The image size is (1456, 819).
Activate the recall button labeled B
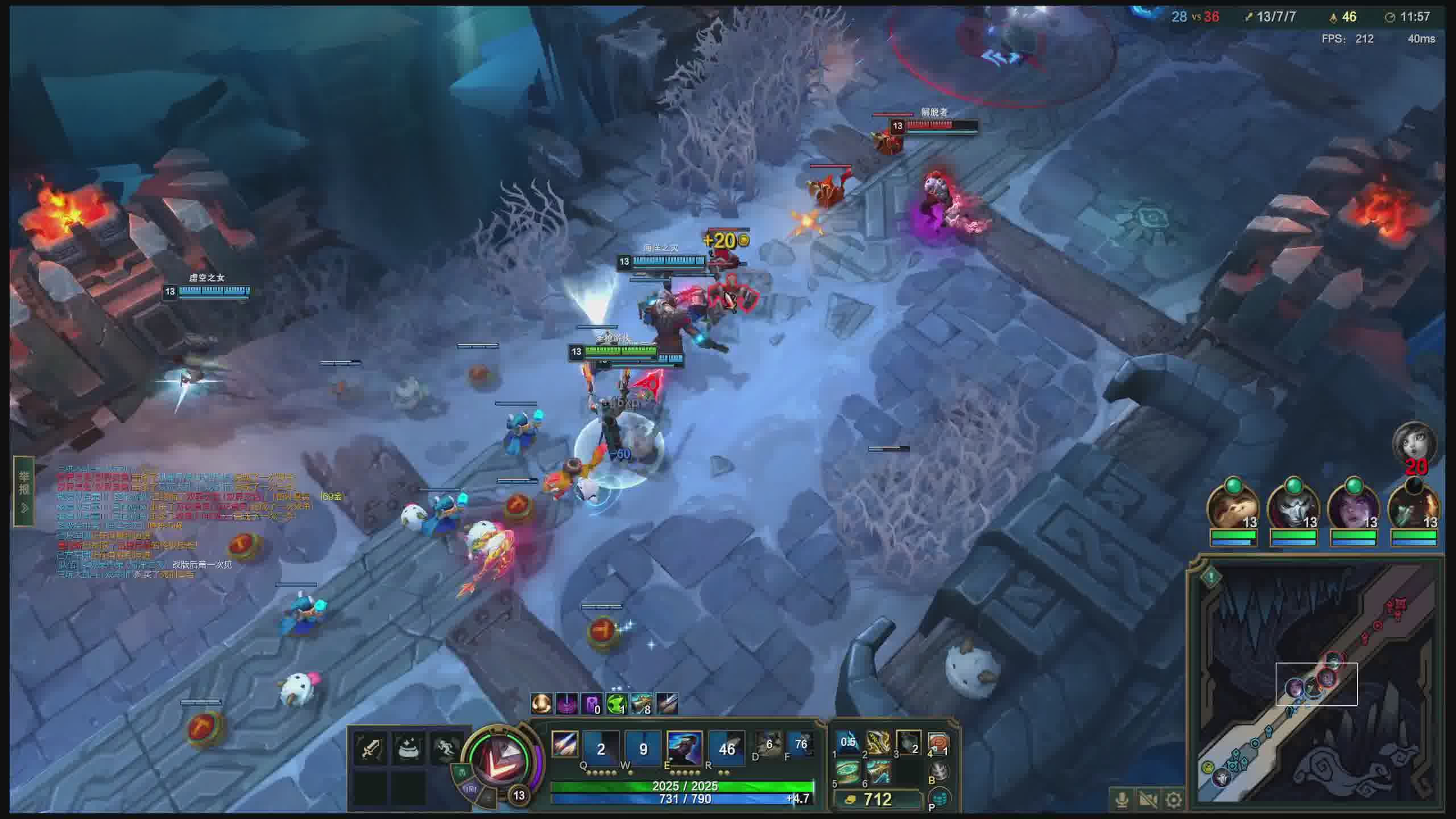pyautogui.click(x=940, y=772)
